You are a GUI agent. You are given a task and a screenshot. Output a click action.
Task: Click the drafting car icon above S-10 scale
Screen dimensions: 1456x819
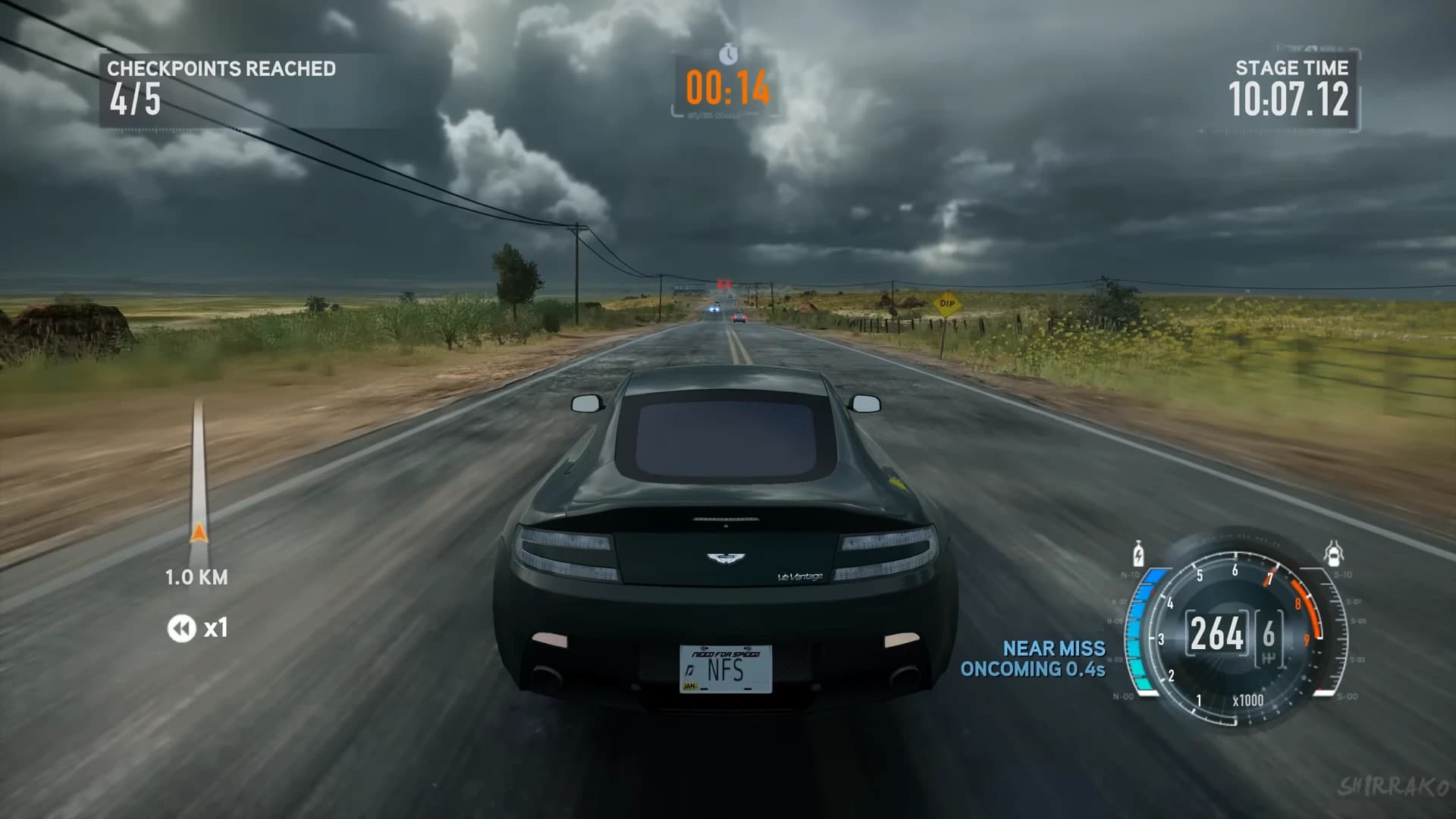click(1333, 553)
